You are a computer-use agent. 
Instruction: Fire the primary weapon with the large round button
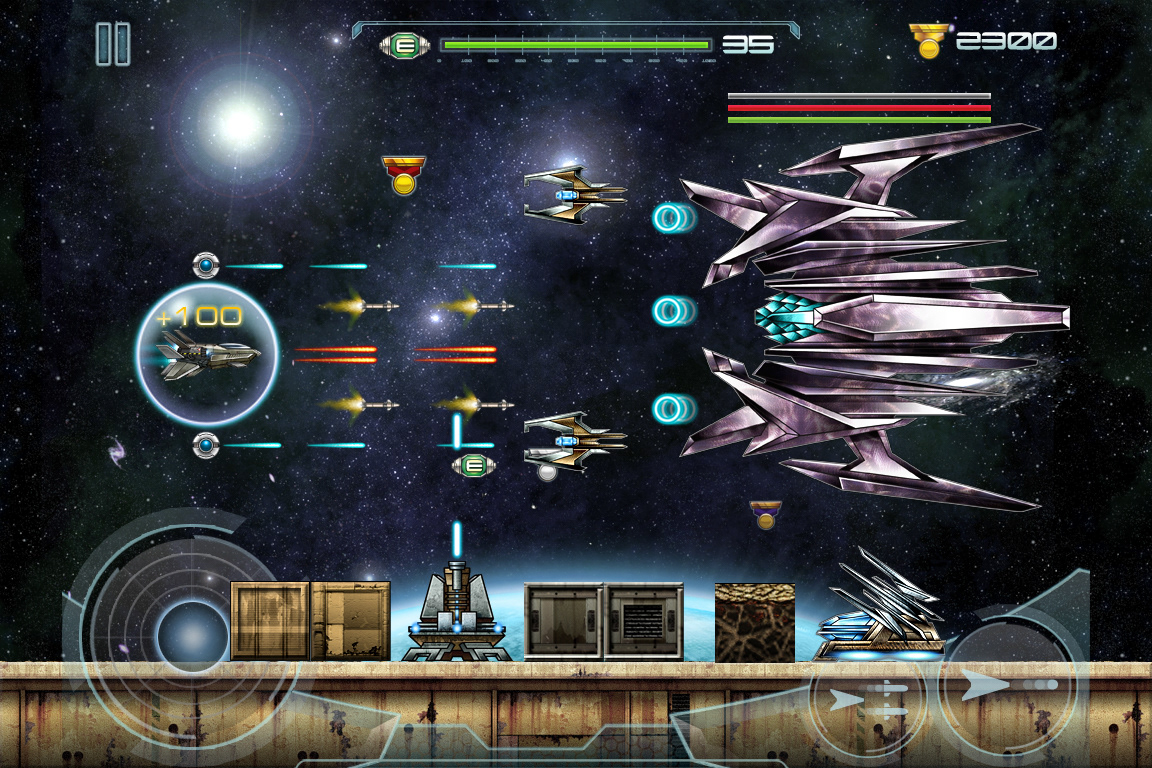pos(1007,687)
